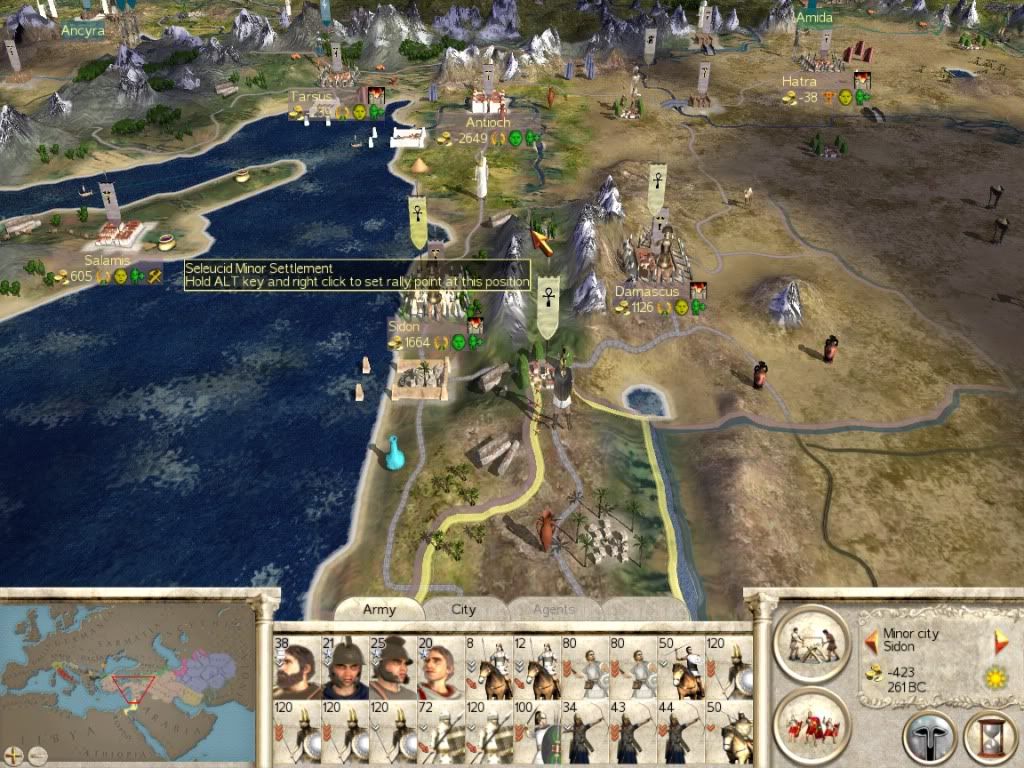This screenshot has height=768, width=1024.
Task: Select the cavalry unit card with 12 men
Action: (537, 667)
